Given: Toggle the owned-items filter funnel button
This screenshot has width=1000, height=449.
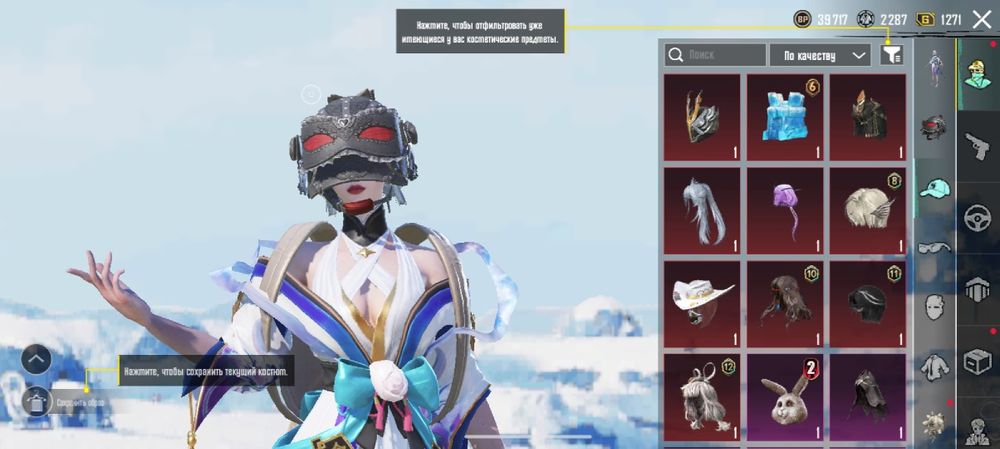Looking at the screenshot, I should pos(891,55).
